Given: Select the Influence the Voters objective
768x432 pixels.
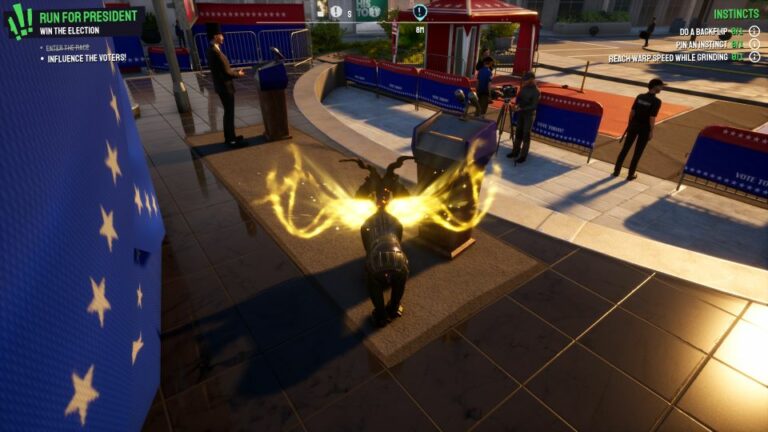Looking at the screenshot, I should tap(87, 58).
